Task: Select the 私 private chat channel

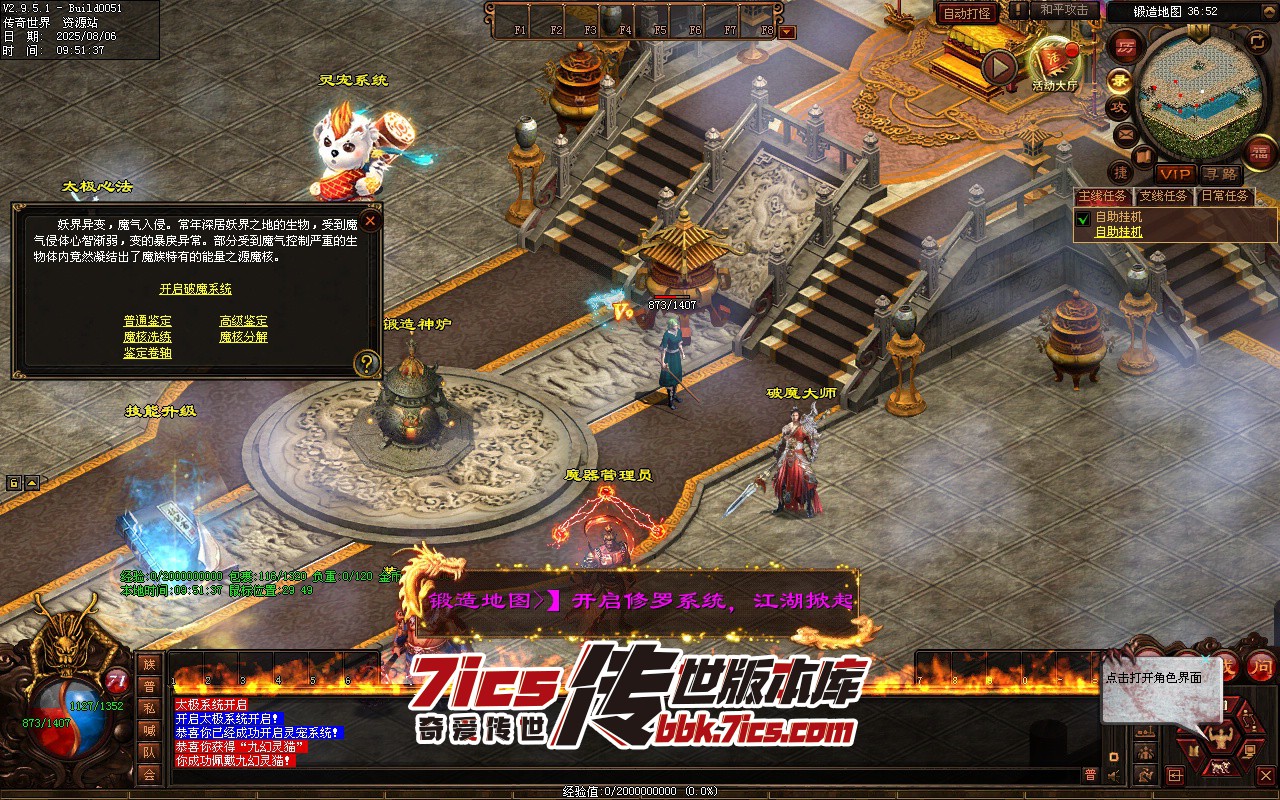Action: [x=149, y=708]
